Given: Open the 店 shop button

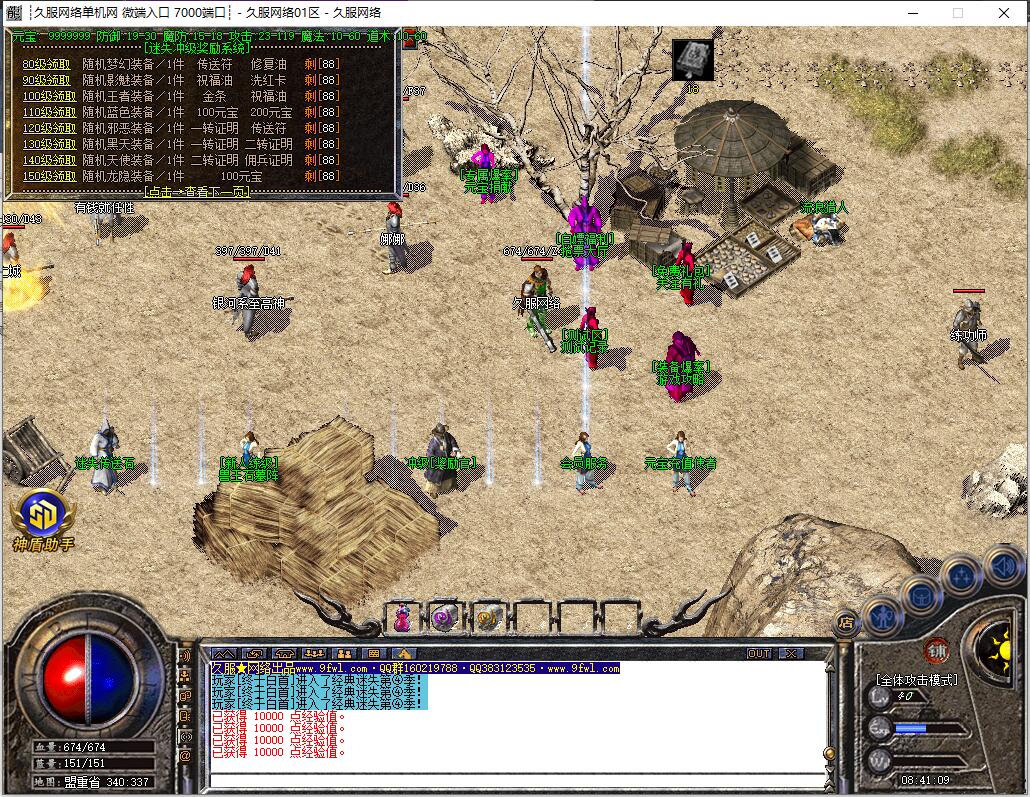Looking at the screenshot, I should point(845,621).
